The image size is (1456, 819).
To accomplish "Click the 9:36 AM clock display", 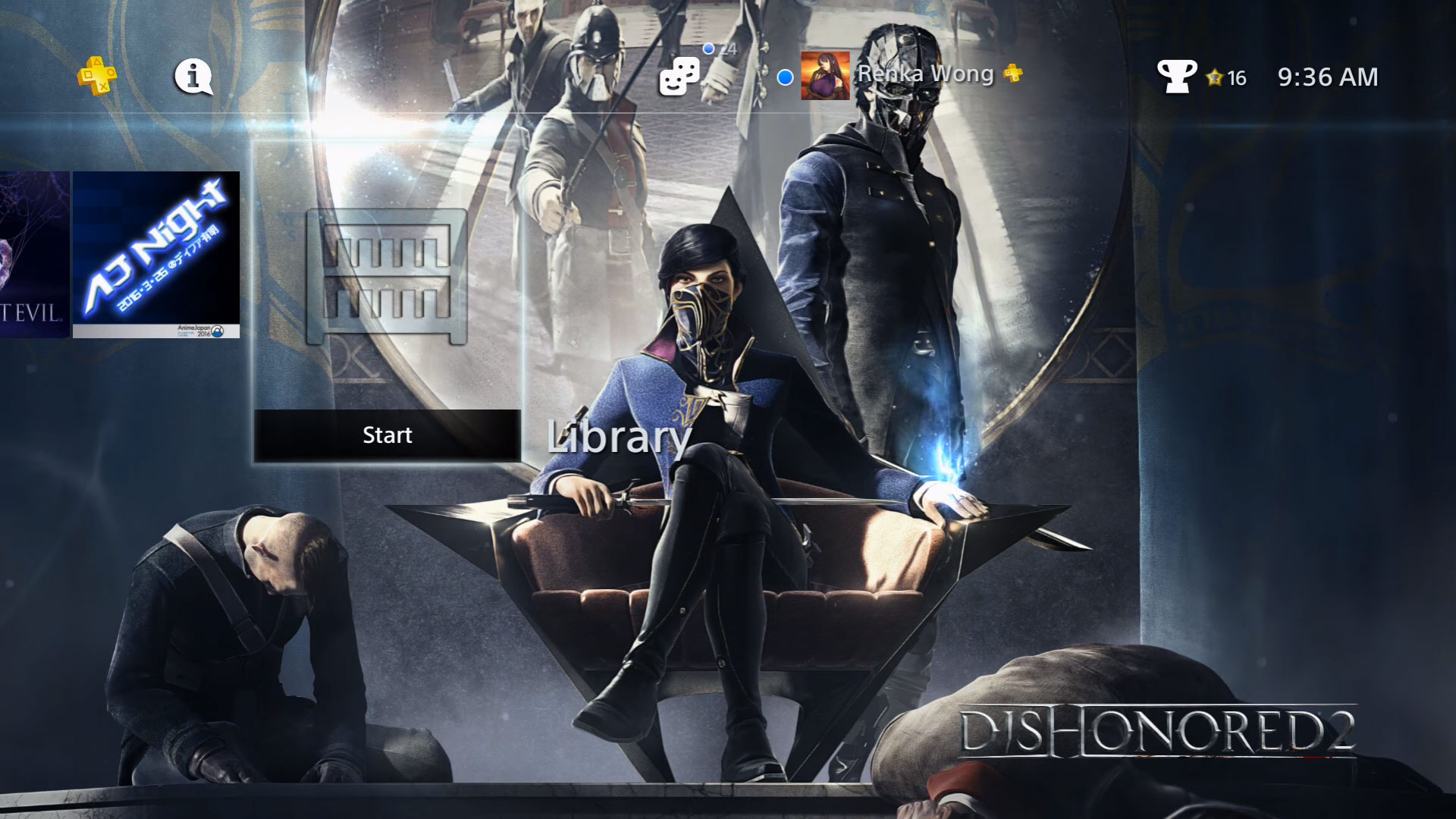I will click(1327, 77).
